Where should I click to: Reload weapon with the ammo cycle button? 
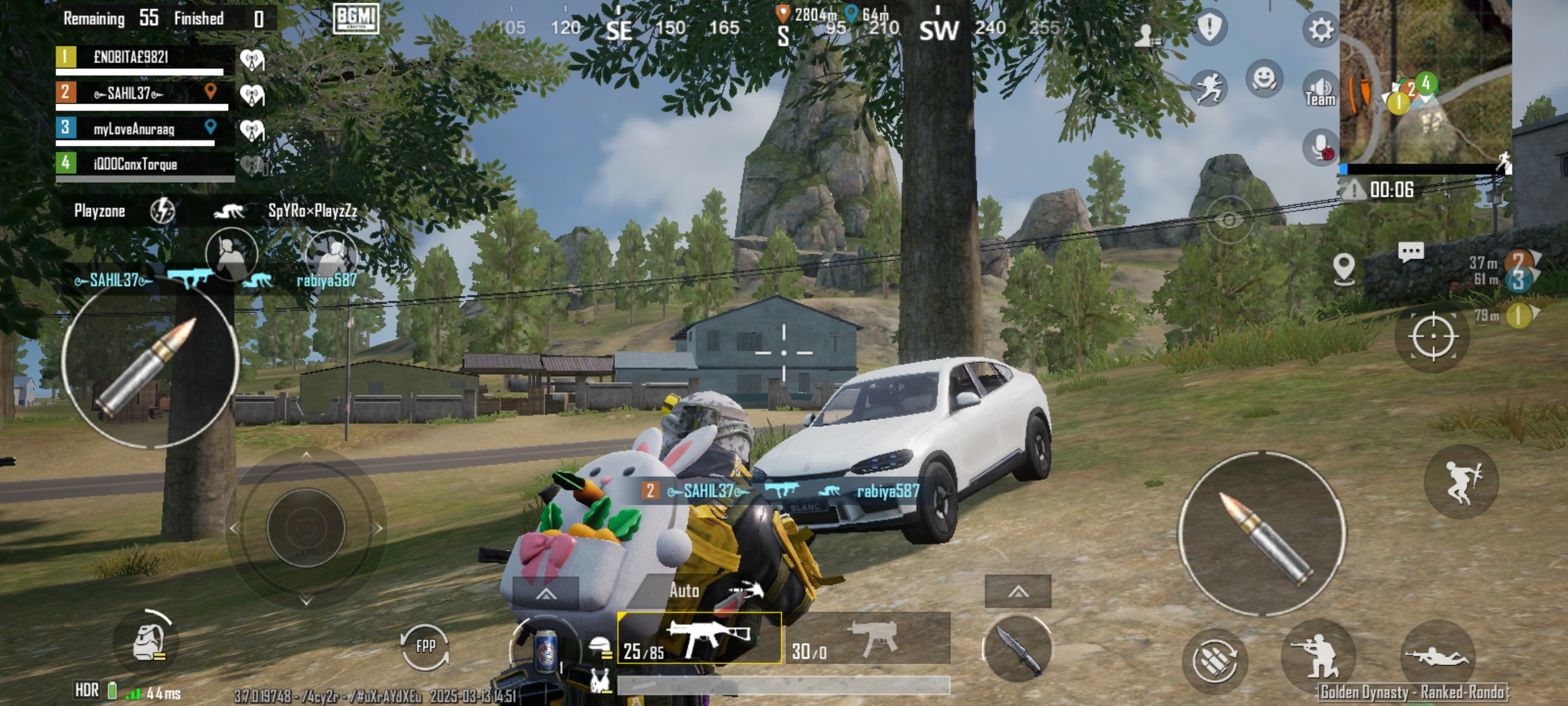tap(1214, 660)
